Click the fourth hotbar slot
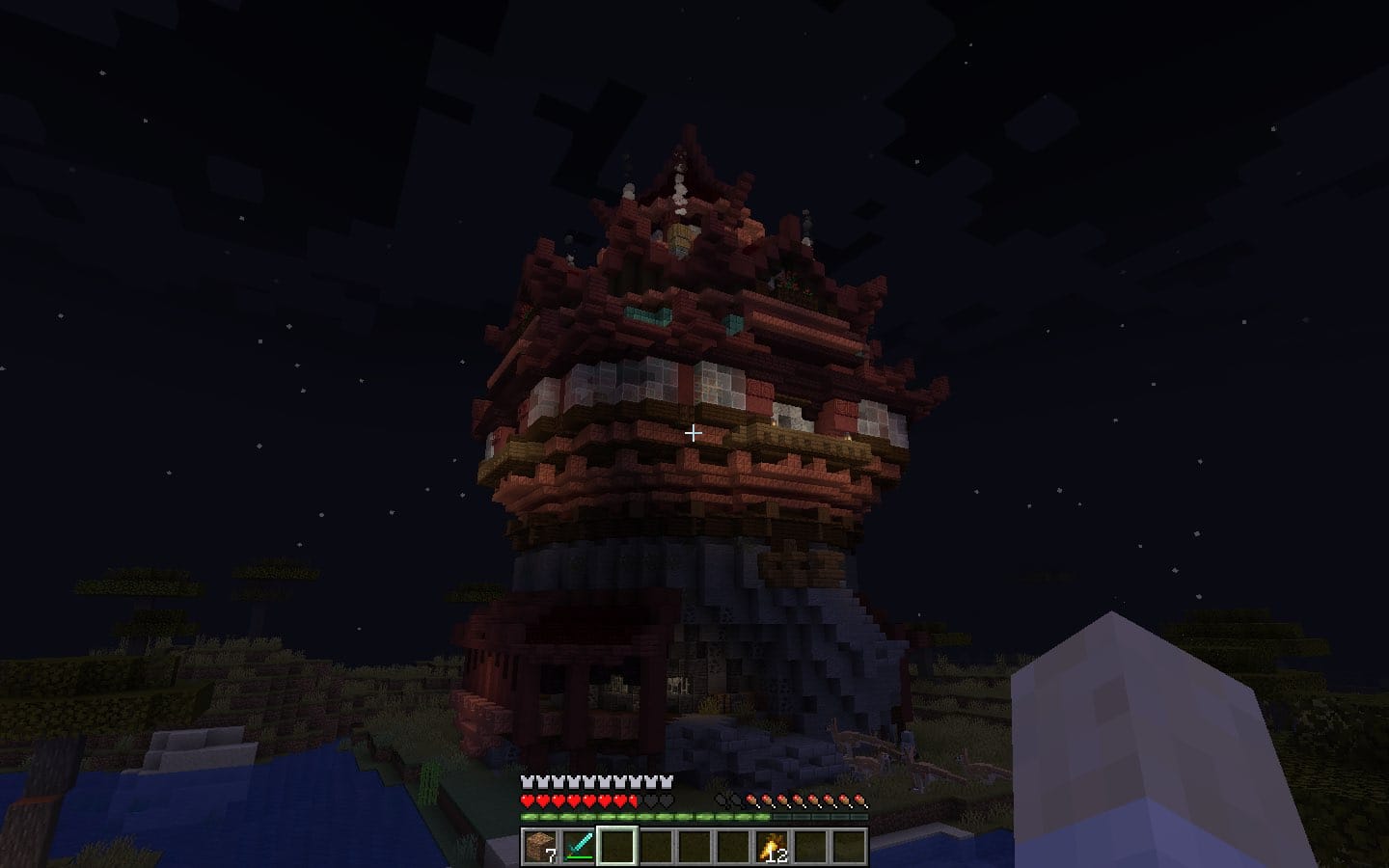Screen dimensions: 1389x868 (657, 845)
